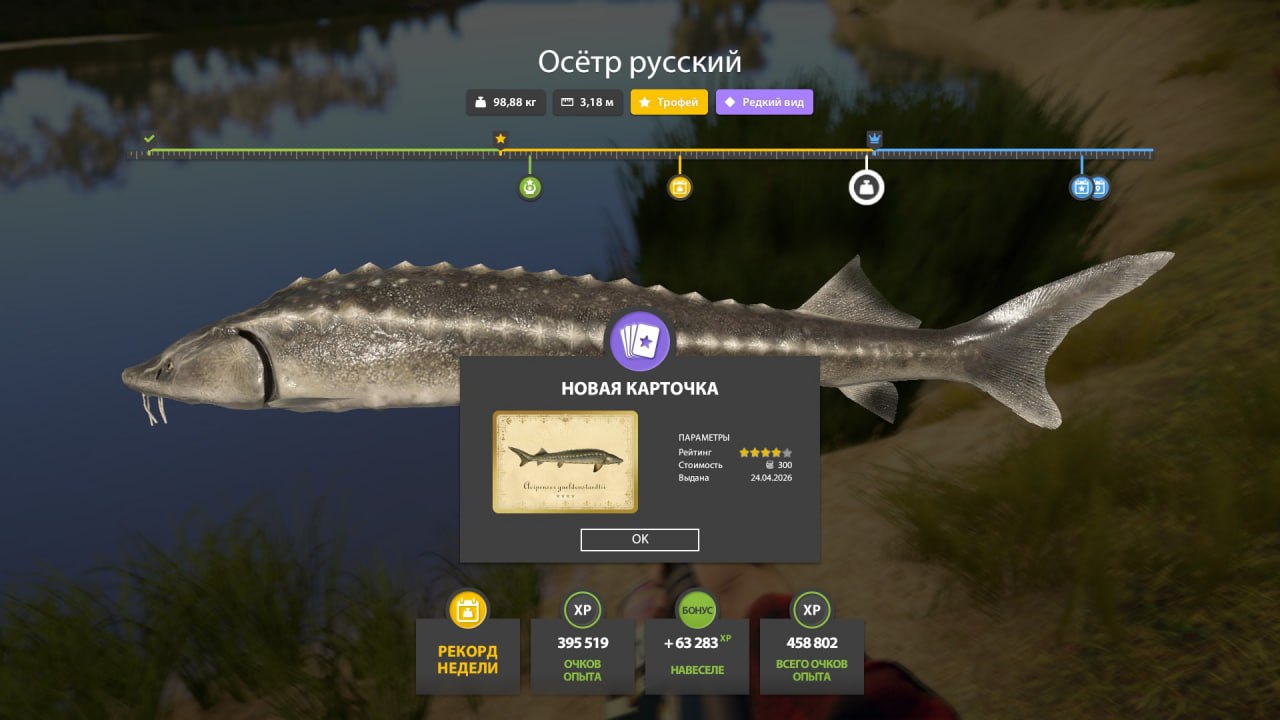
Task: Click the РЕКОРД НЕДЕЛИ calendar icon
Action: (467, 609)
